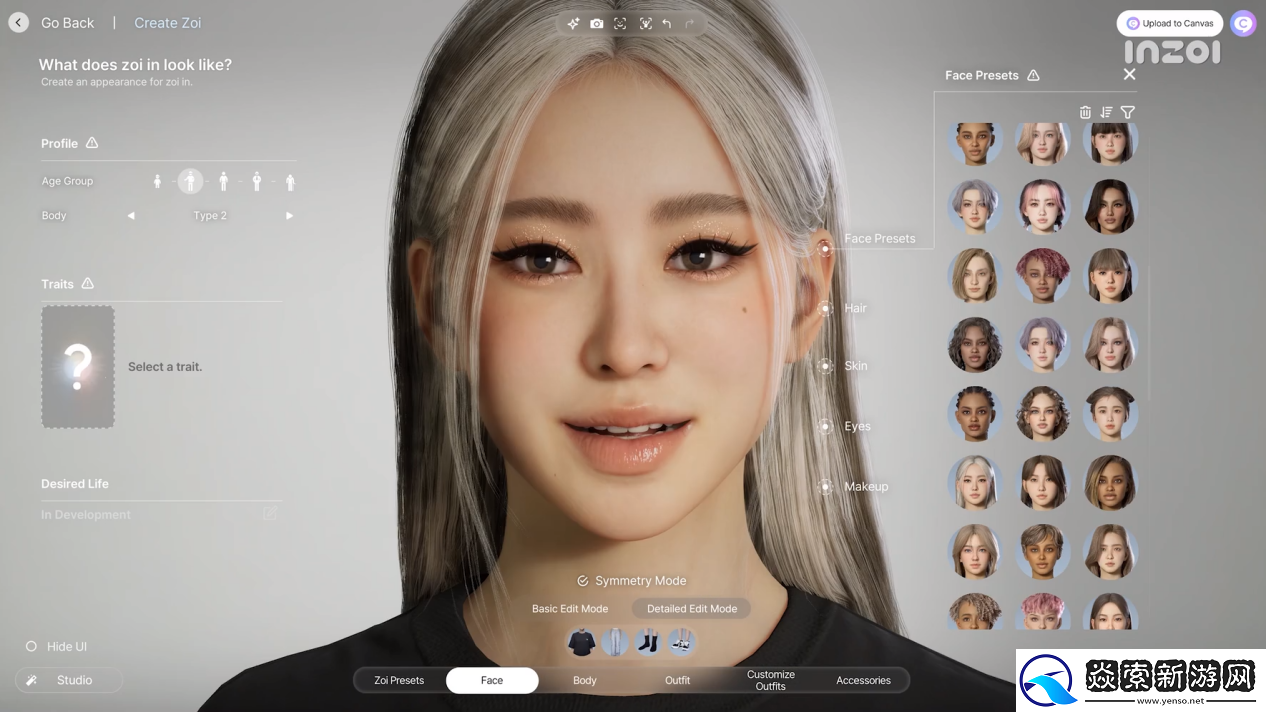
Task: Open the Body tab
Action: (585, 680)
